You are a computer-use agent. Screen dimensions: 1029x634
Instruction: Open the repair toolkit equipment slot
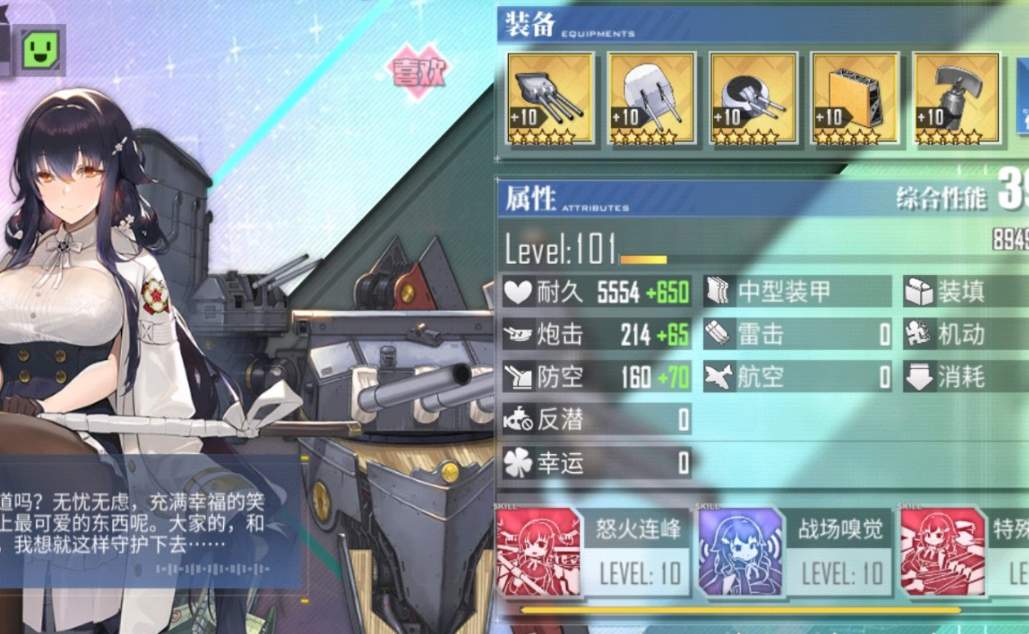point(956,99)
